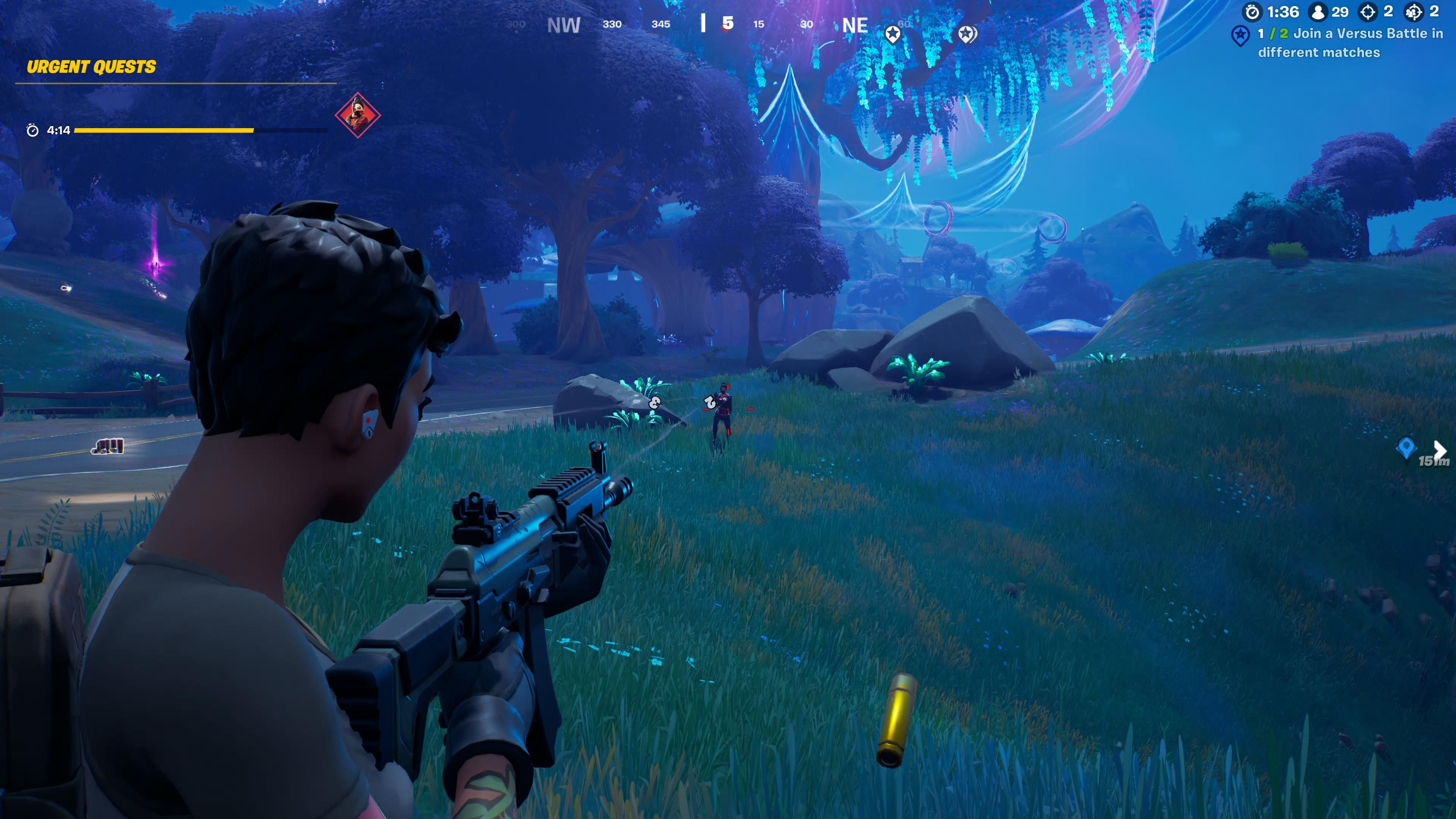1456x819 pixels.
Task: Click the blue star quest pin icon
Action: 1240,36
